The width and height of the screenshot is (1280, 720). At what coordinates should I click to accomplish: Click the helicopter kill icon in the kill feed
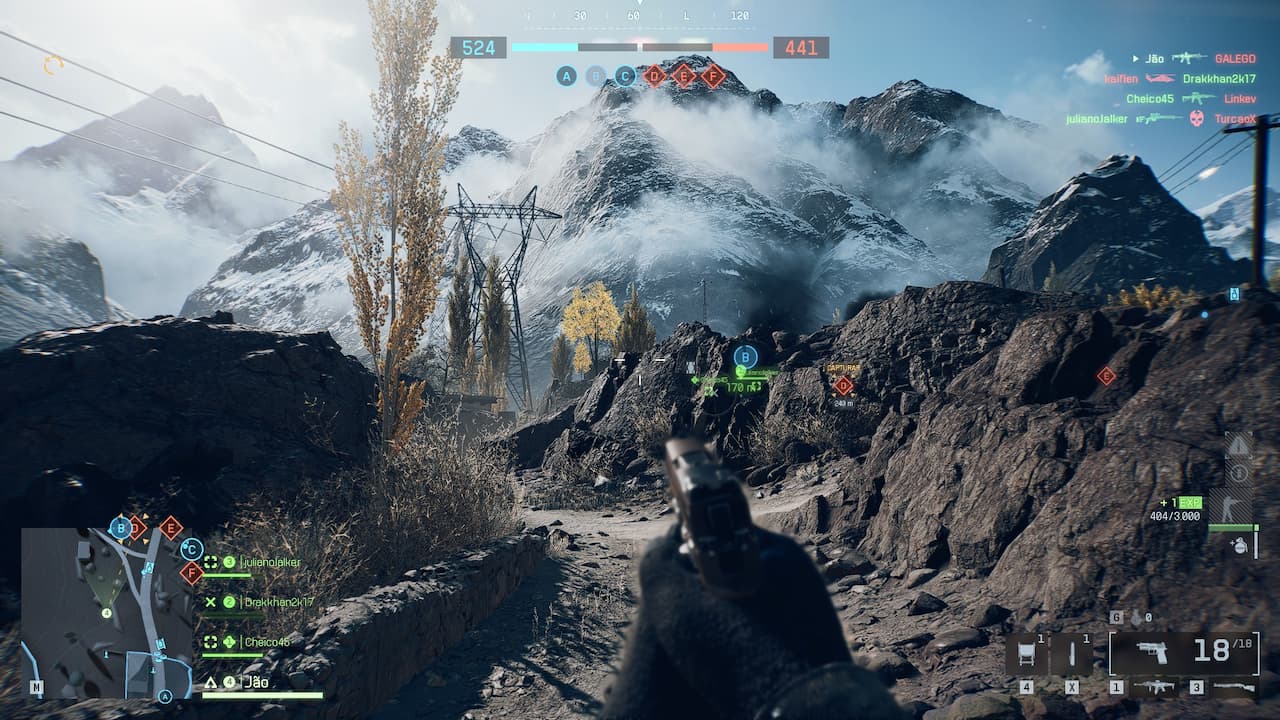pyautogui.click(x=1160, y=79)
